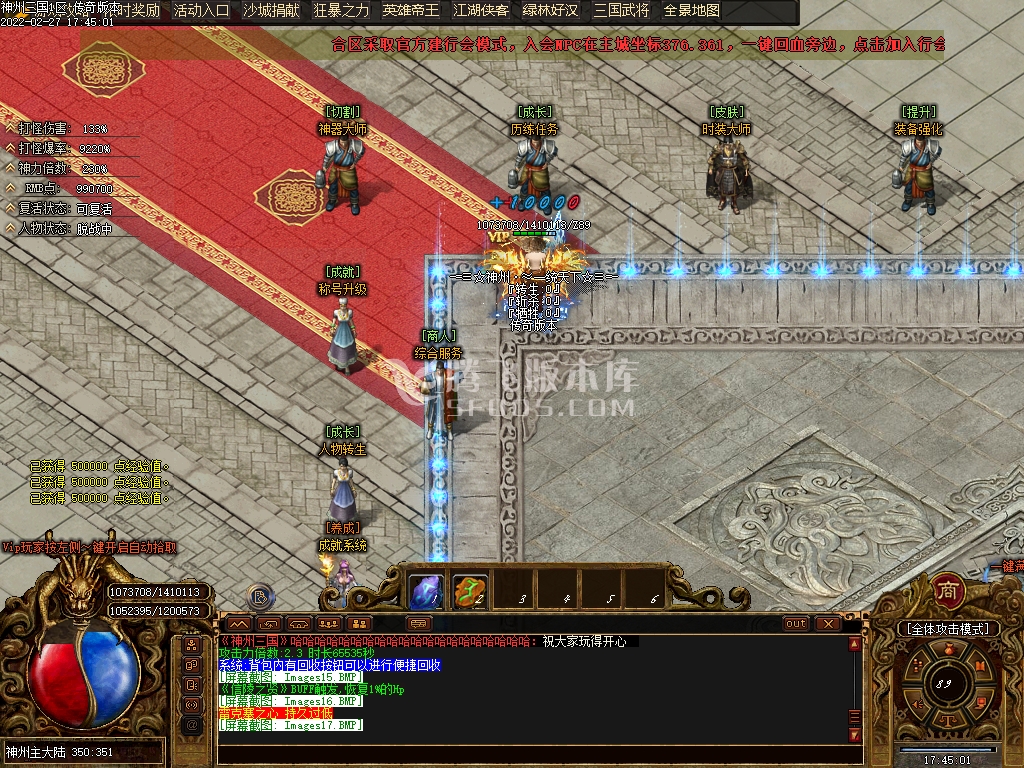This screenshot has height=768, width=1024.
Task: Toggle the 全体攻击模式 attack mode label
Action: click(x=948, y=629)
